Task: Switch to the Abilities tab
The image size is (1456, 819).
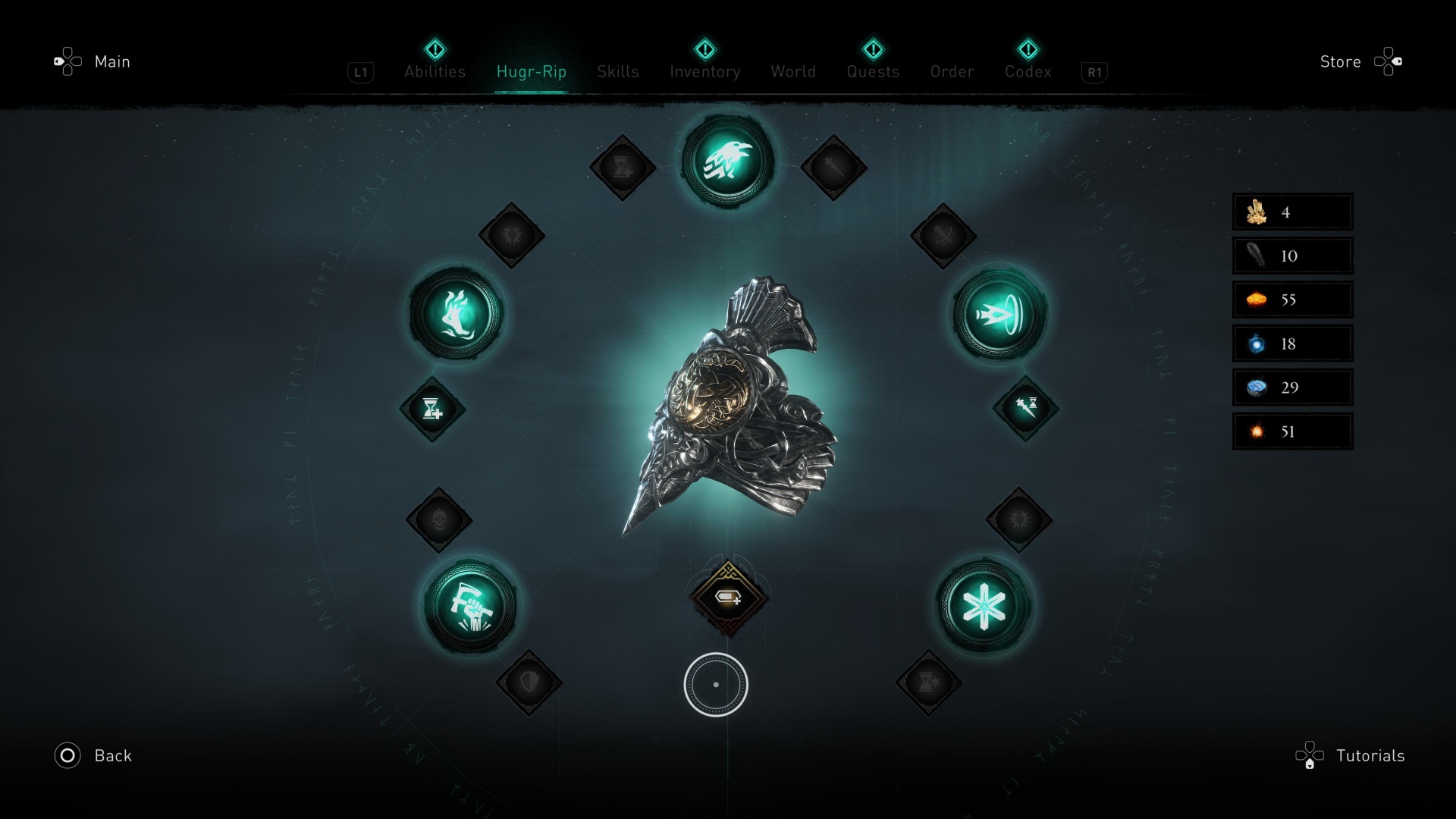Action: pyautogui.click(x=435, y=71)
